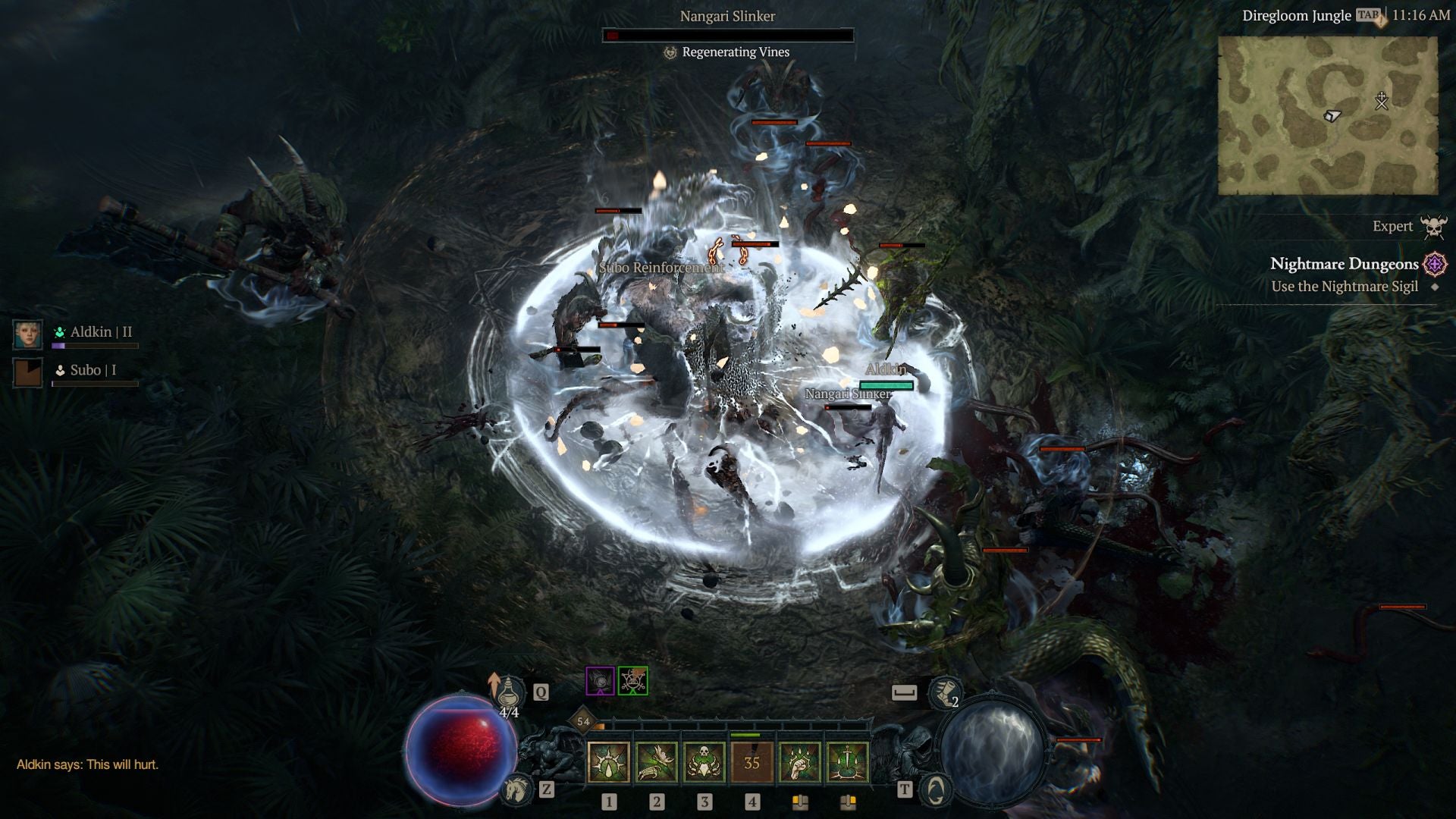Open Aldkin's companion portrait

tap(27, 334)
